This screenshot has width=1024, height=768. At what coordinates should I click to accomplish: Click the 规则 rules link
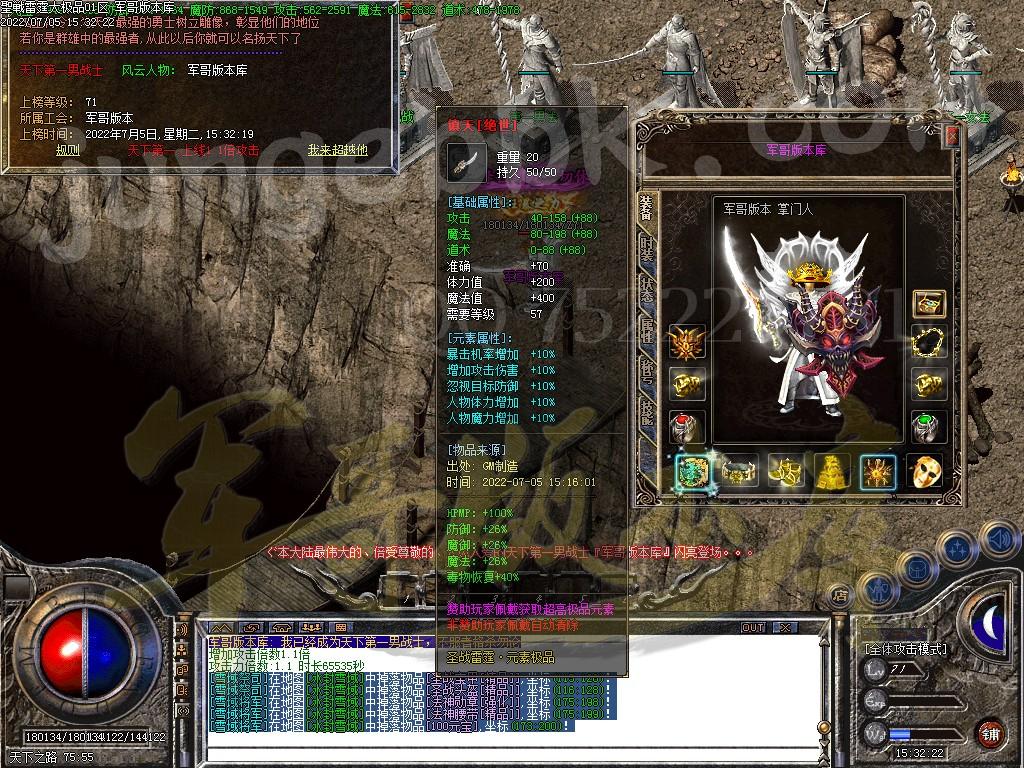(x=68, y=150)
